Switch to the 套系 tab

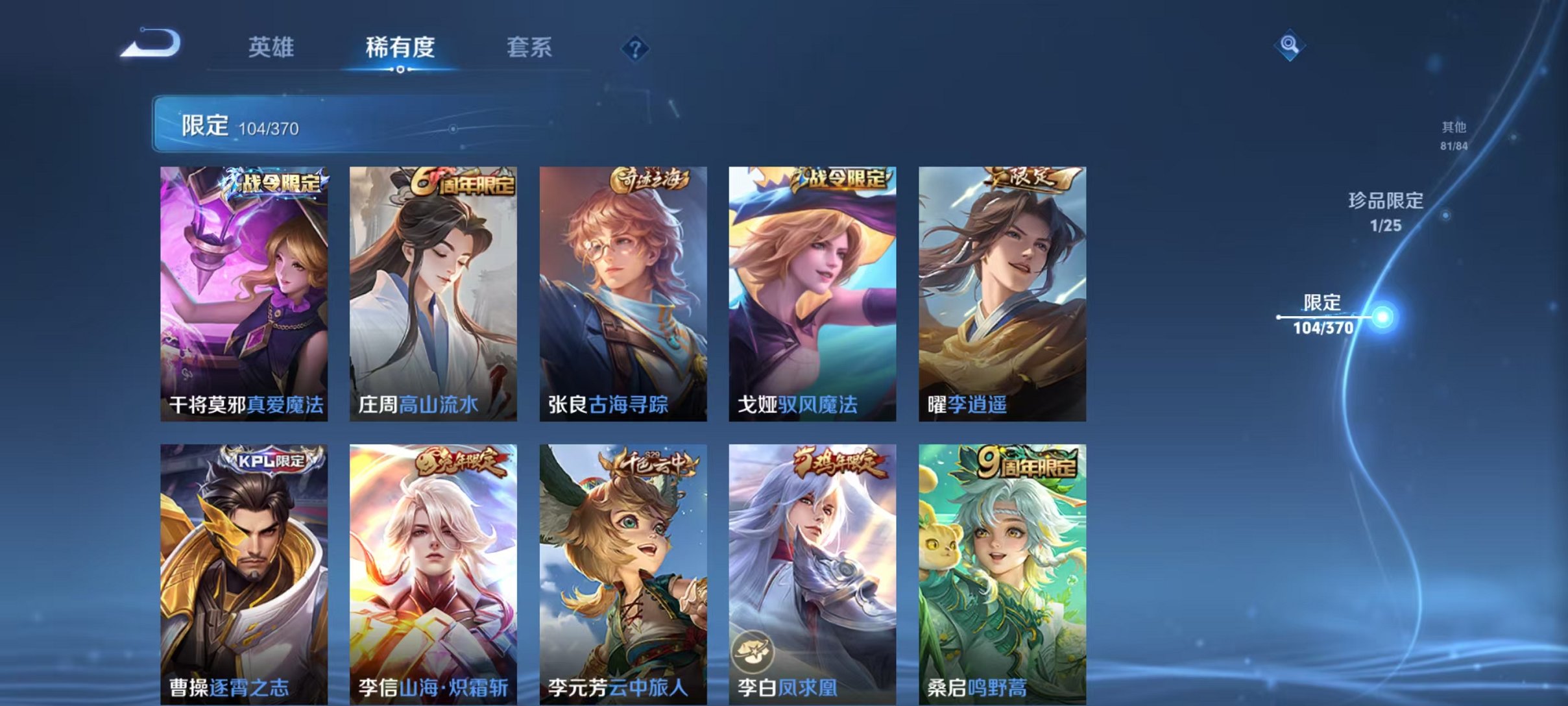click(529, 47)
